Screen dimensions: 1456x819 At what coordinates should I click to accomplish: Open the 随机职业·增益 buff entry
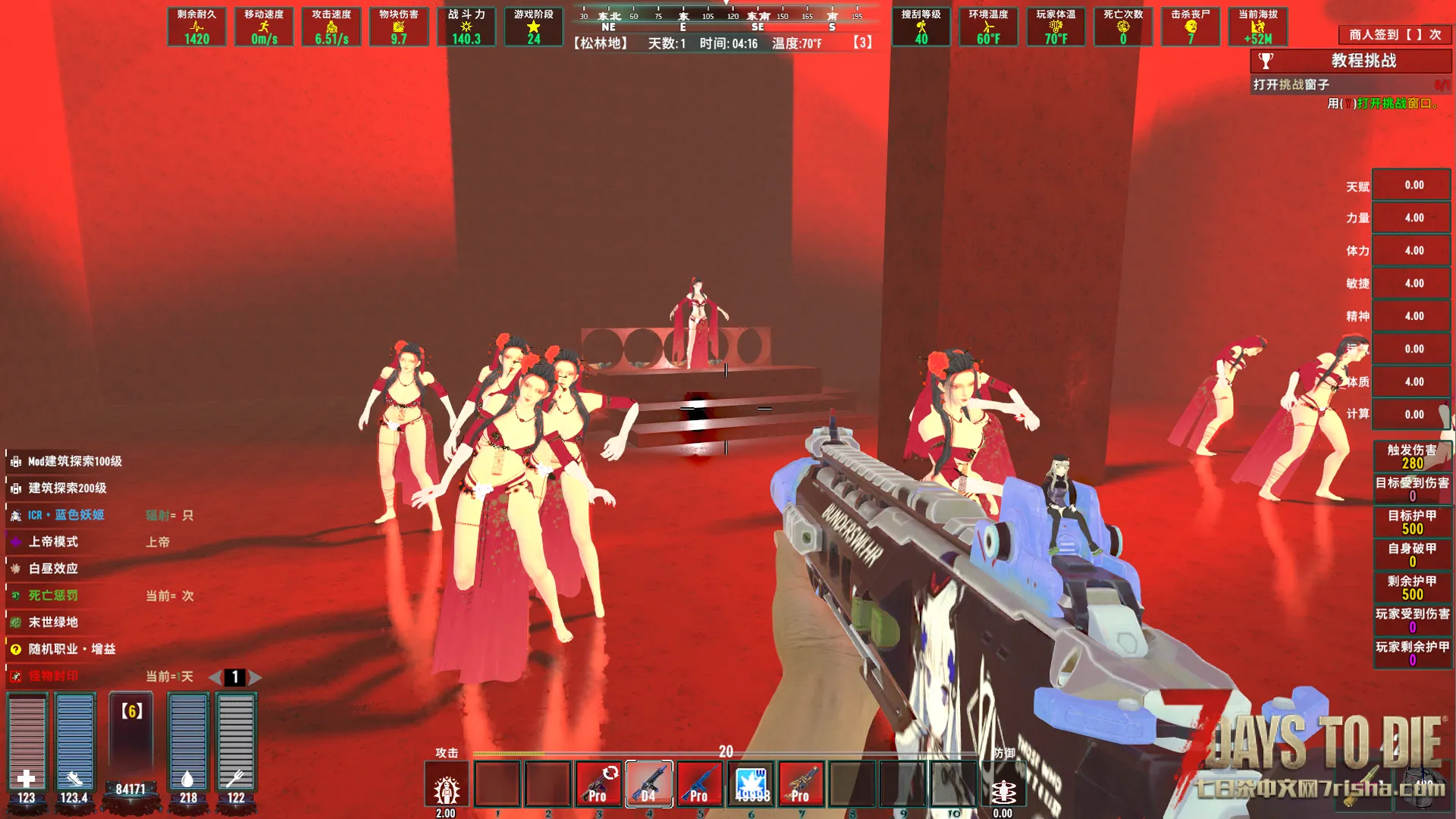pyautogui.click(x=71, y=649)
